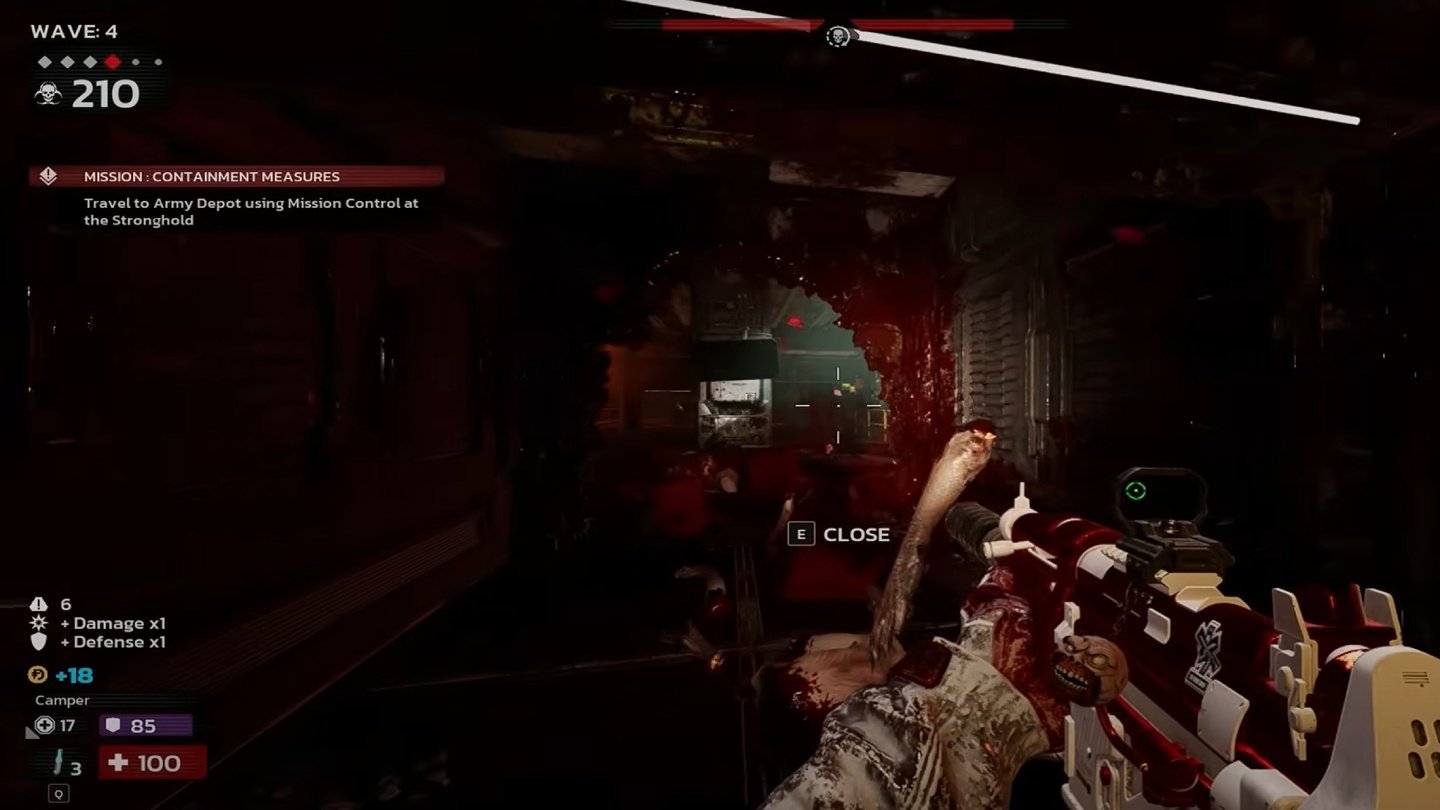The image size is (1440, 810).
Task: Select the mission warning diamond icon
Action: click(48, 176)
